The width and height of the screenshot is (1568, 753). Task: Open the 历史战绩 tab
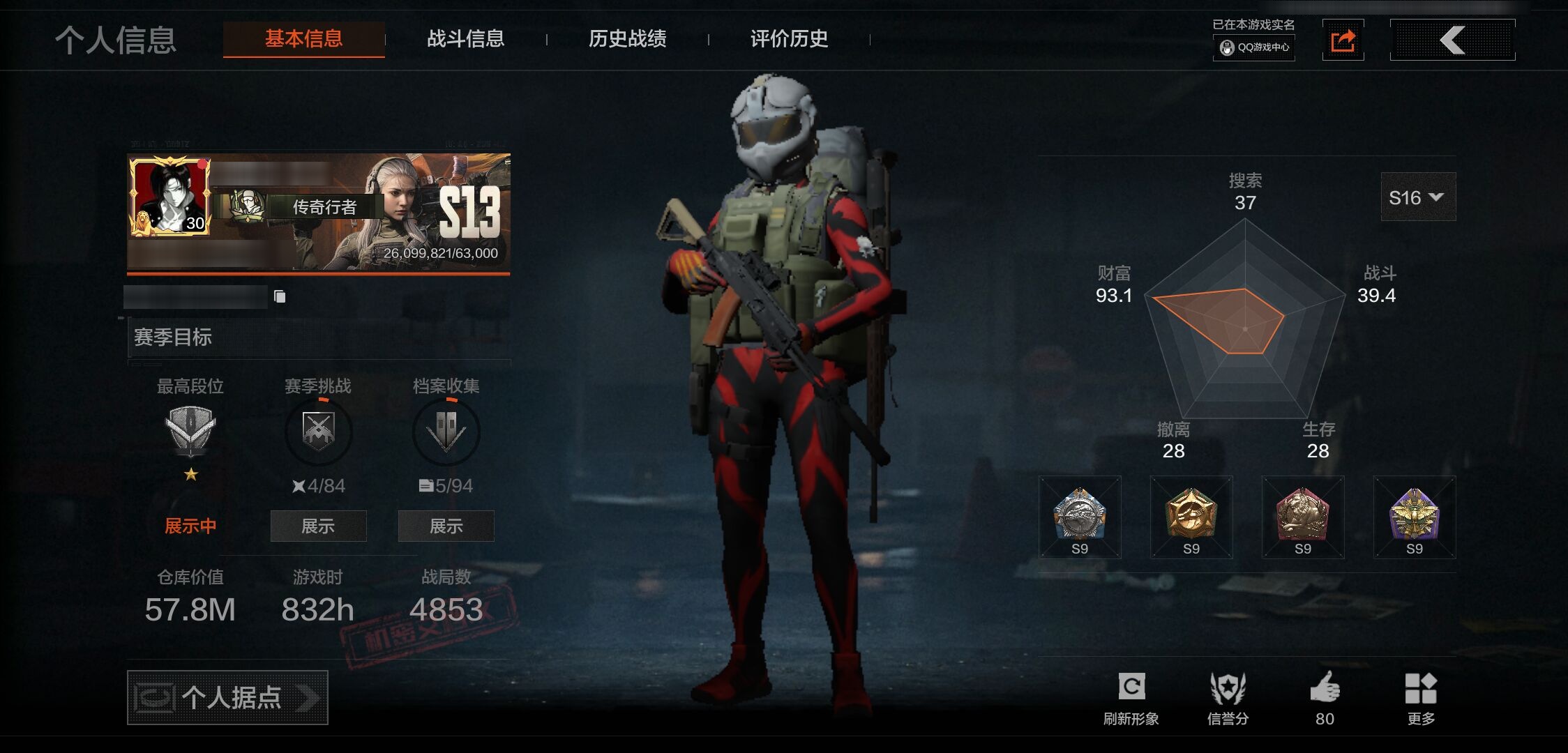pos(627,40)
